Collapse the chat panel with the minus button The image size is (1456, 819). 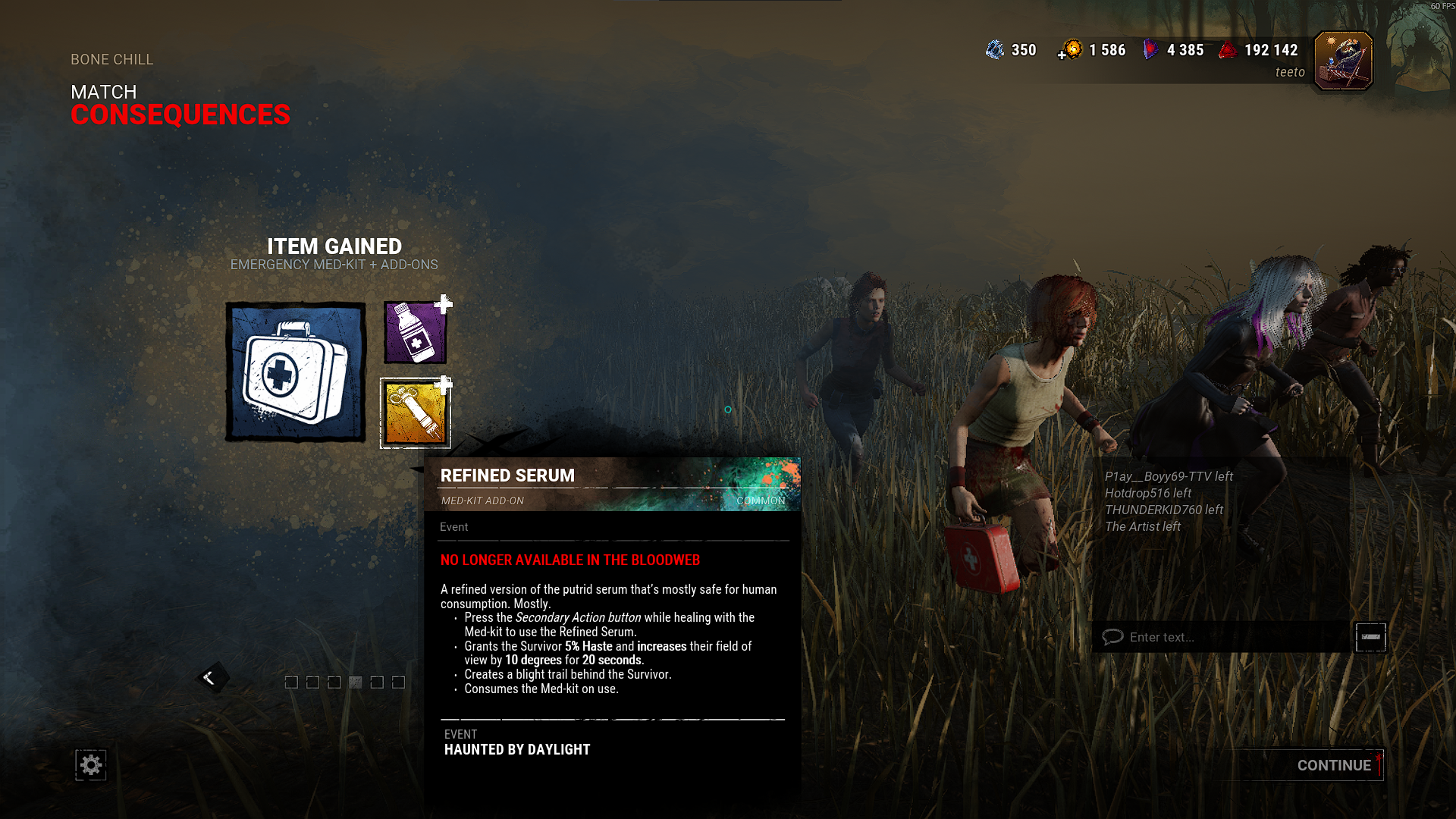[x=1370, y=637]
